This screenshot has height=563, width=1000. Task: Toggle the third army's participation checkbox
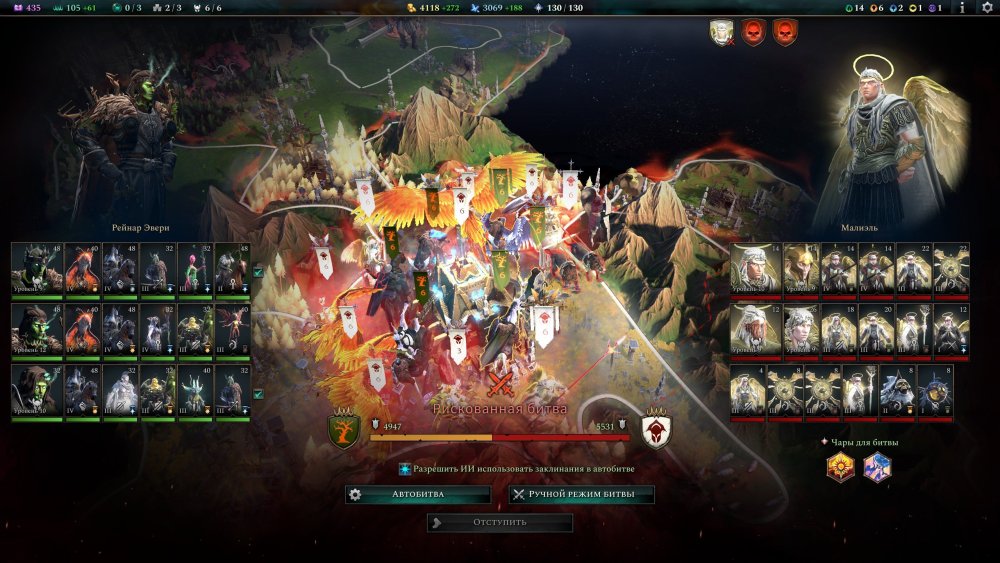coord(258,394)
